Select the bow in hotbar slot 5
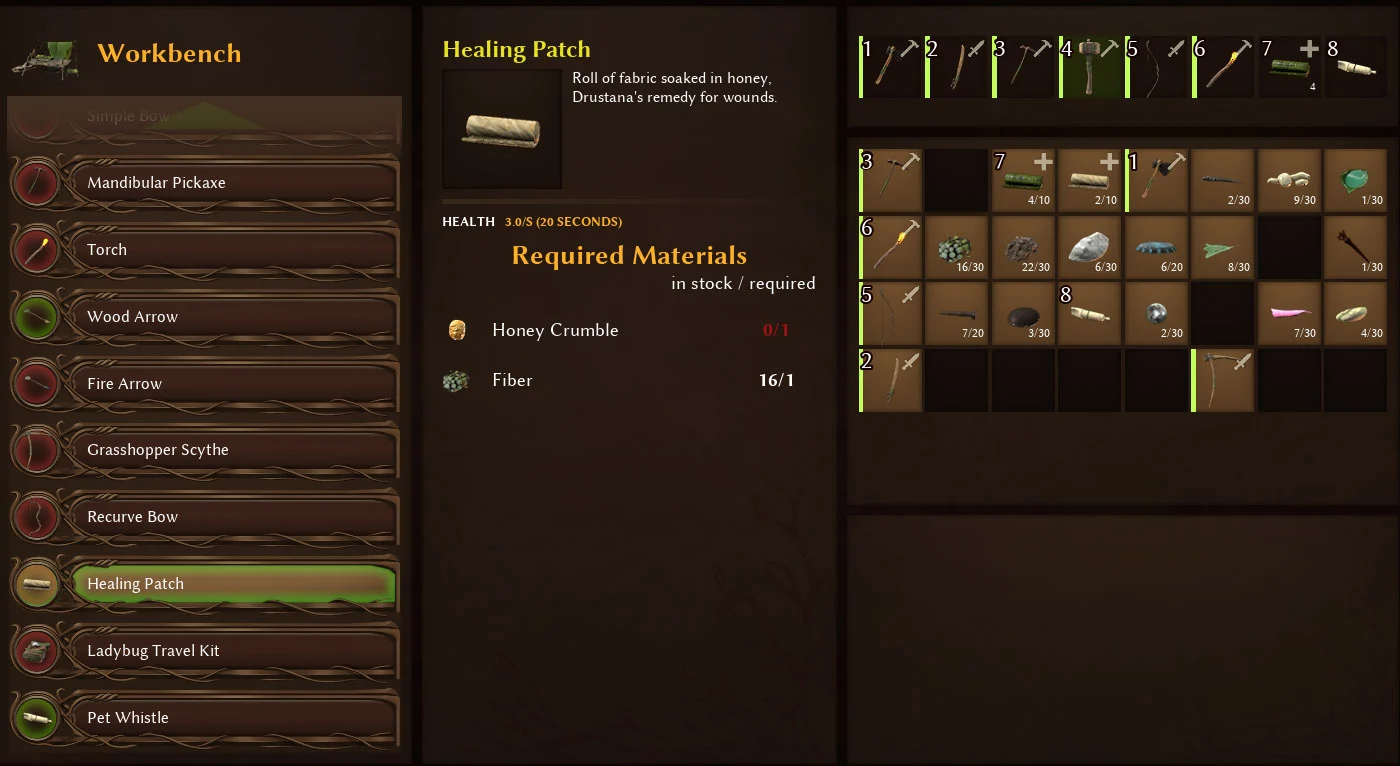Viewport: 1400px width, 766px height. coord(1157,66)
